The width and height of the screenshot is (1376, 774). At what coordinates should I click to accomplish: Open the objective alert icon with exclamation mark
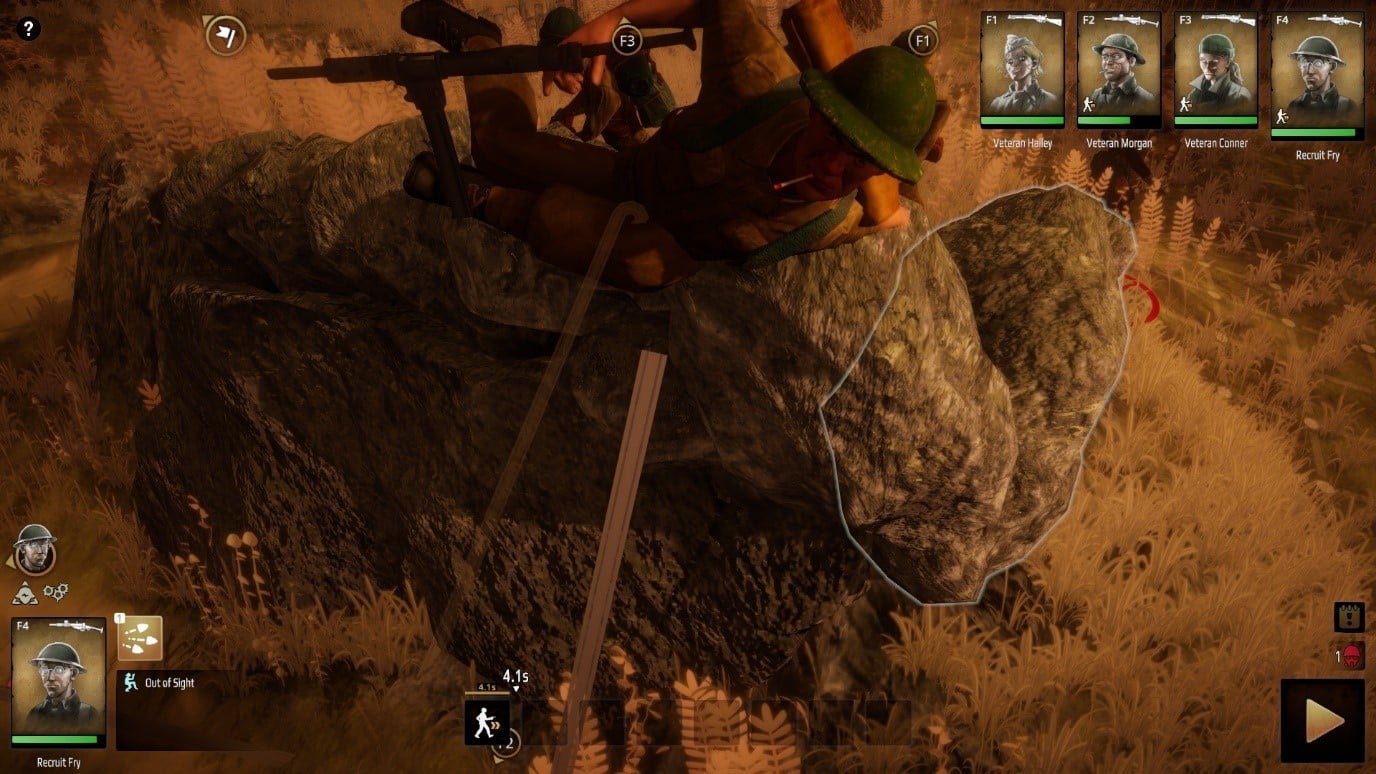click(1349, 617)
